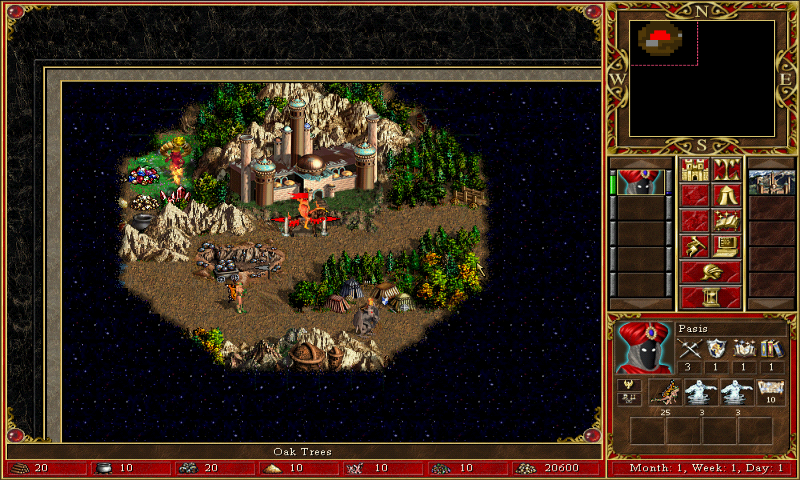Select the 25-unit creature stack in the army

[x=665, y=391]
